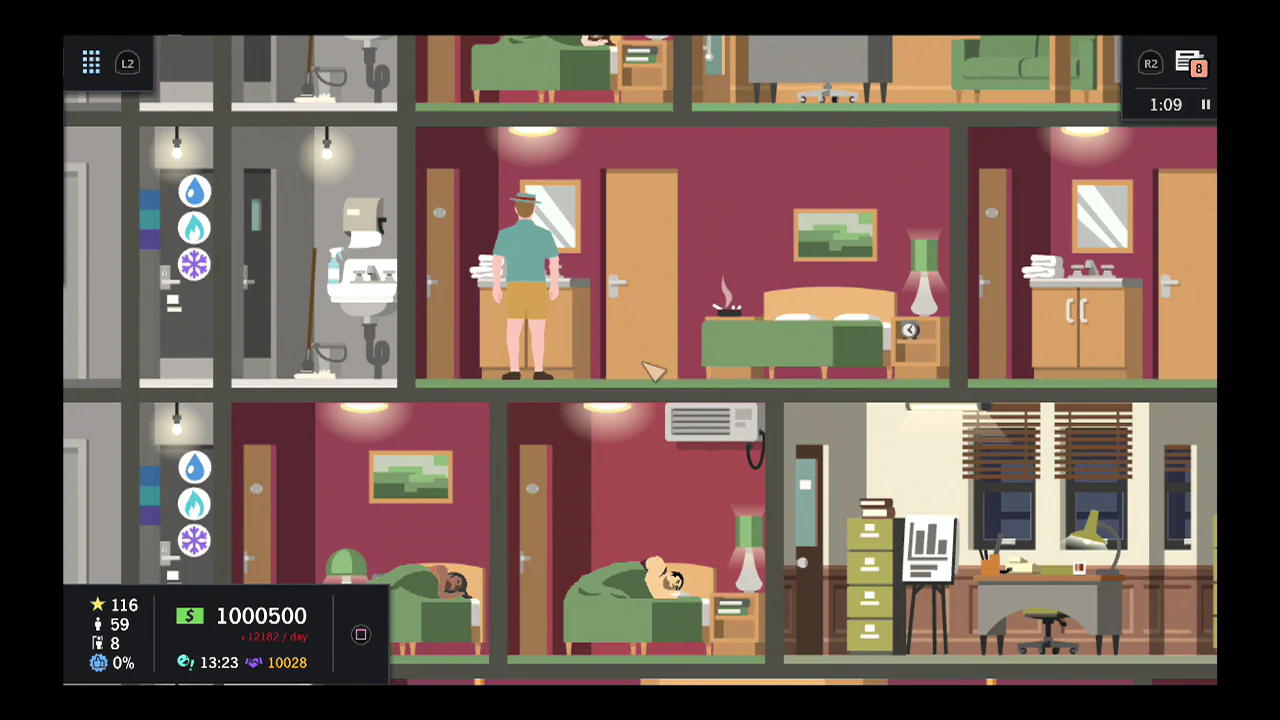Image resolution: width=1280 pixels, height=720 pixels.
Task: Open the main grid menu icon
Action: 91,63
